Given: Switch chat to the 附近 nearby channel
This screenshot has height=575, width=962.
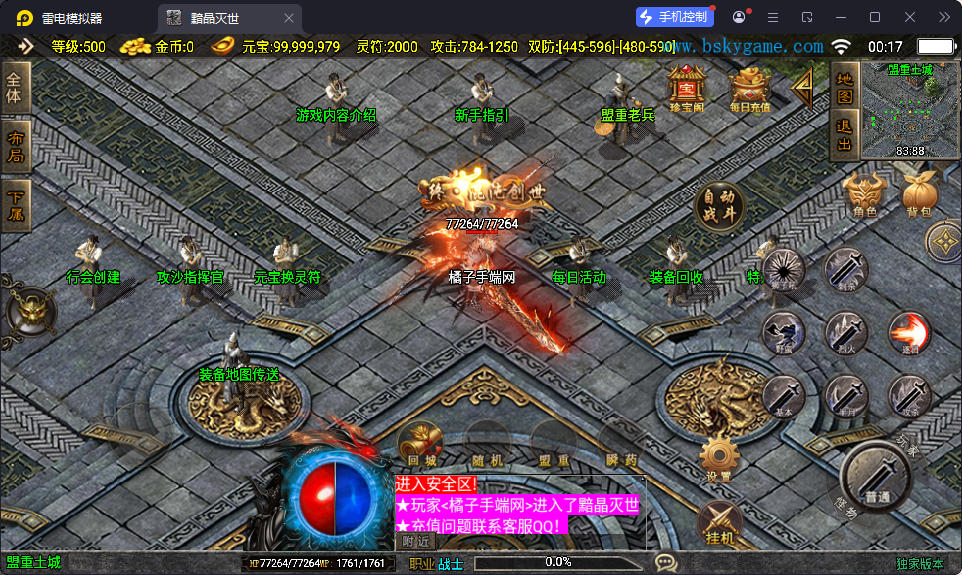Looking at the screenshot, I should 414,541.
